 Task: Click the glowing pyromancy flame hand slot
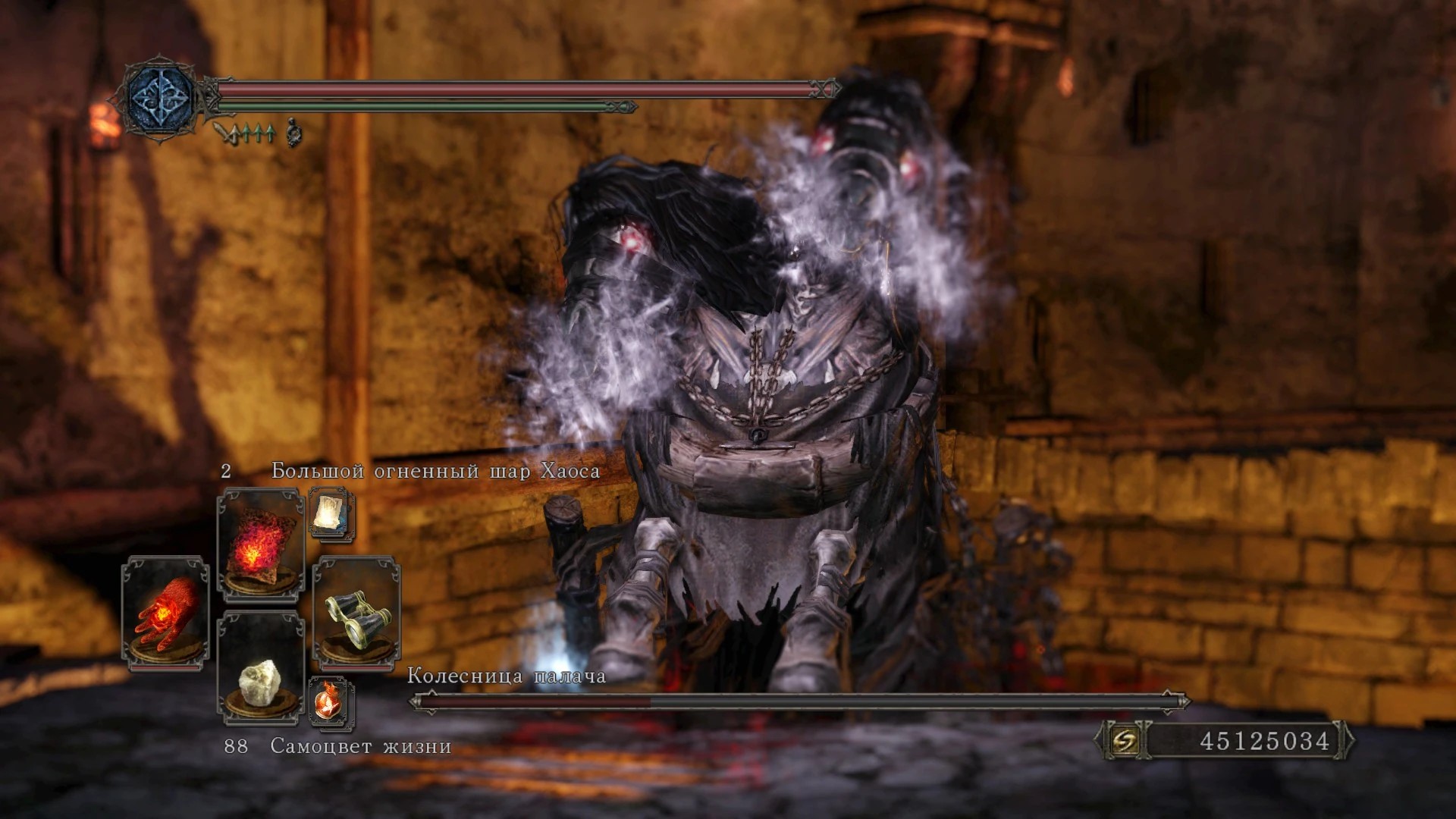(165, 613)
